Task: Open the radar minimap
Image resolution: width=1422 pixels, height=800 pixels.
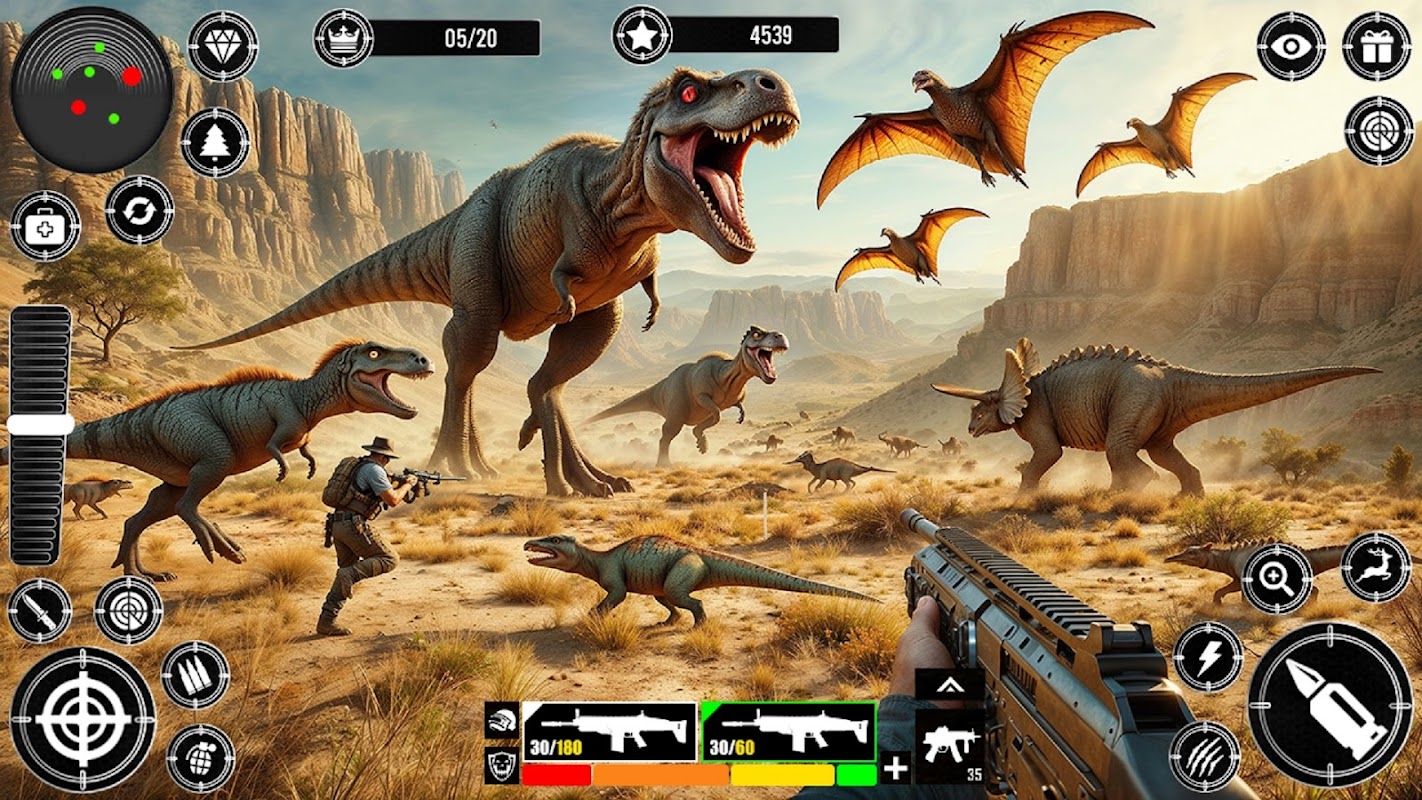Action: click(91, 90)
